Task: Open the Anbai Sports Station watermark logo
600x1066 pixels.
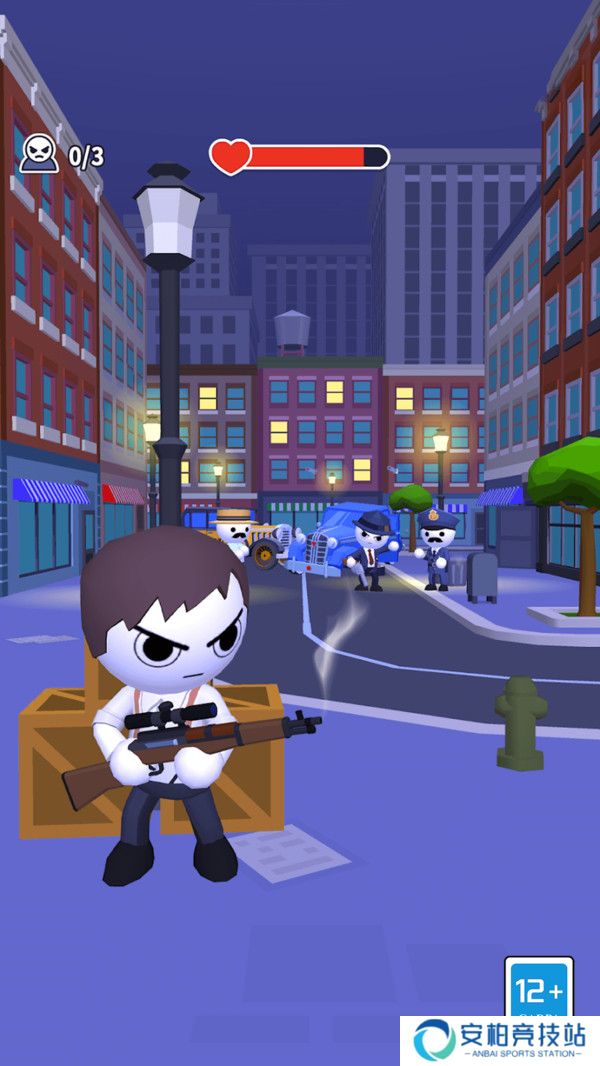Action: 500,1040
